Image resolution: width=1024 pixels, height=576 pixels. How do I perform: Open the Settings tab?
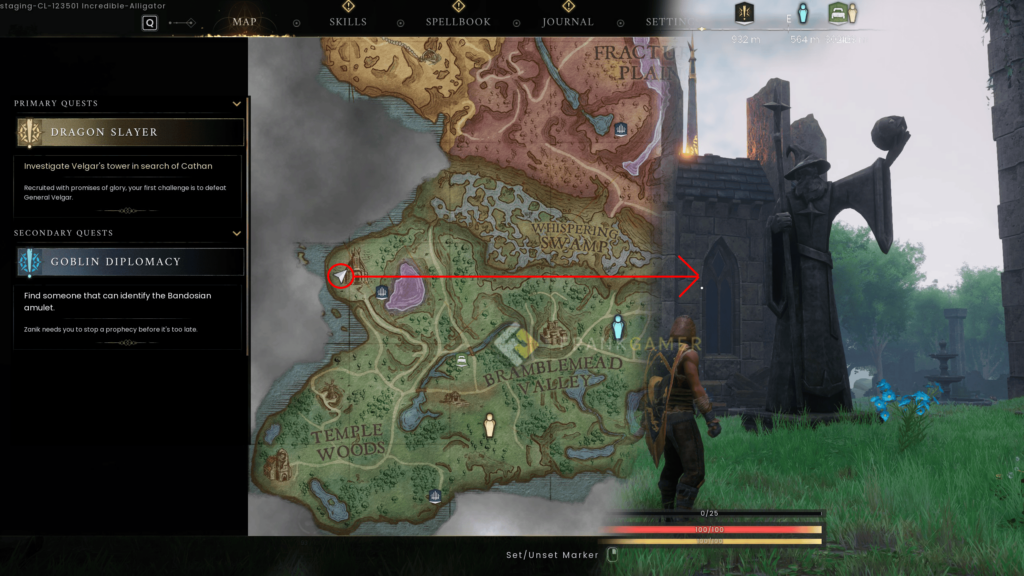667,21
